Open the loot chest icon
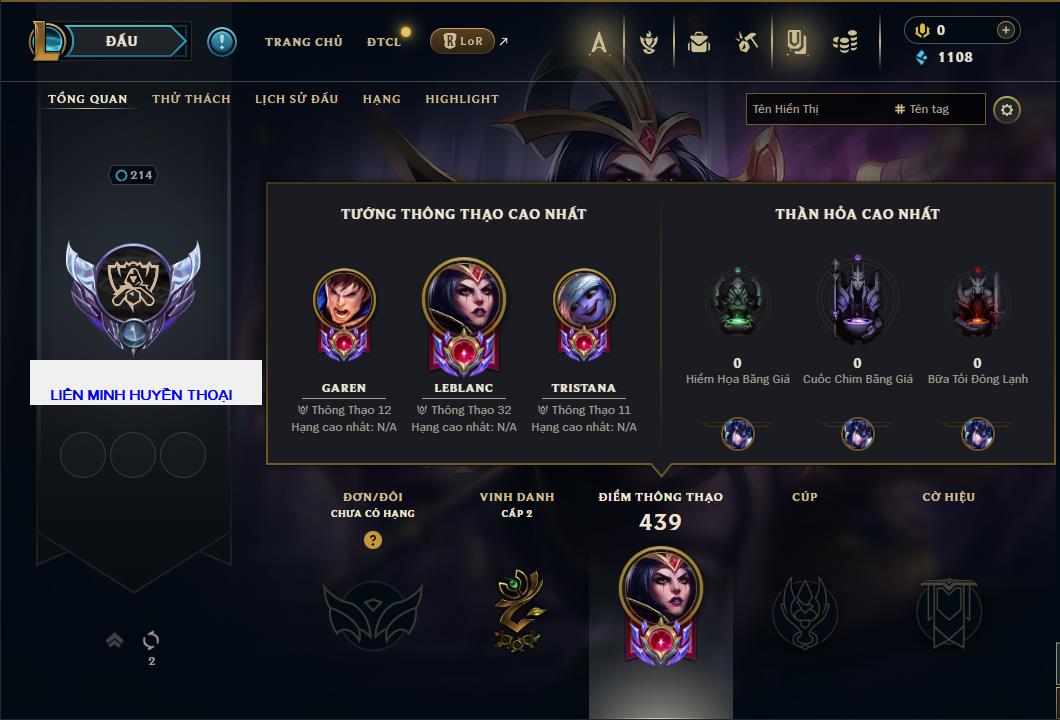This screenshot has width=1060, height=720. click(x=699, y=42)
